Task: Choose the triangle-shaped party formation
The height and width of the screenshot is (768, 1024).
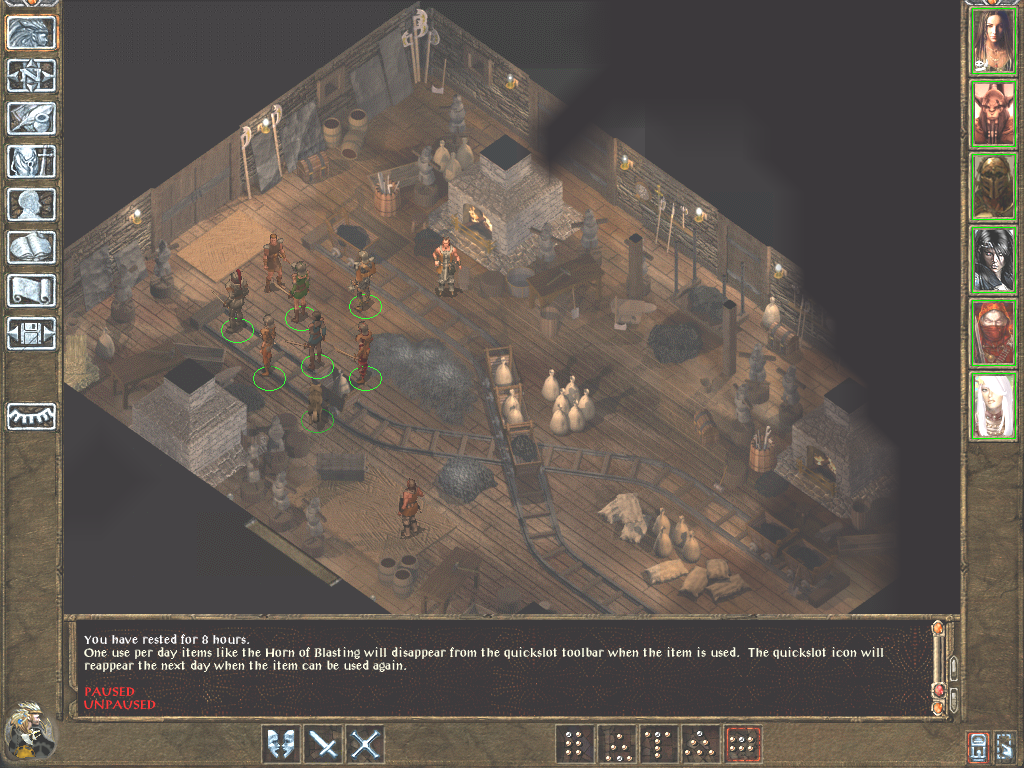Action: (x=701, y=744)
